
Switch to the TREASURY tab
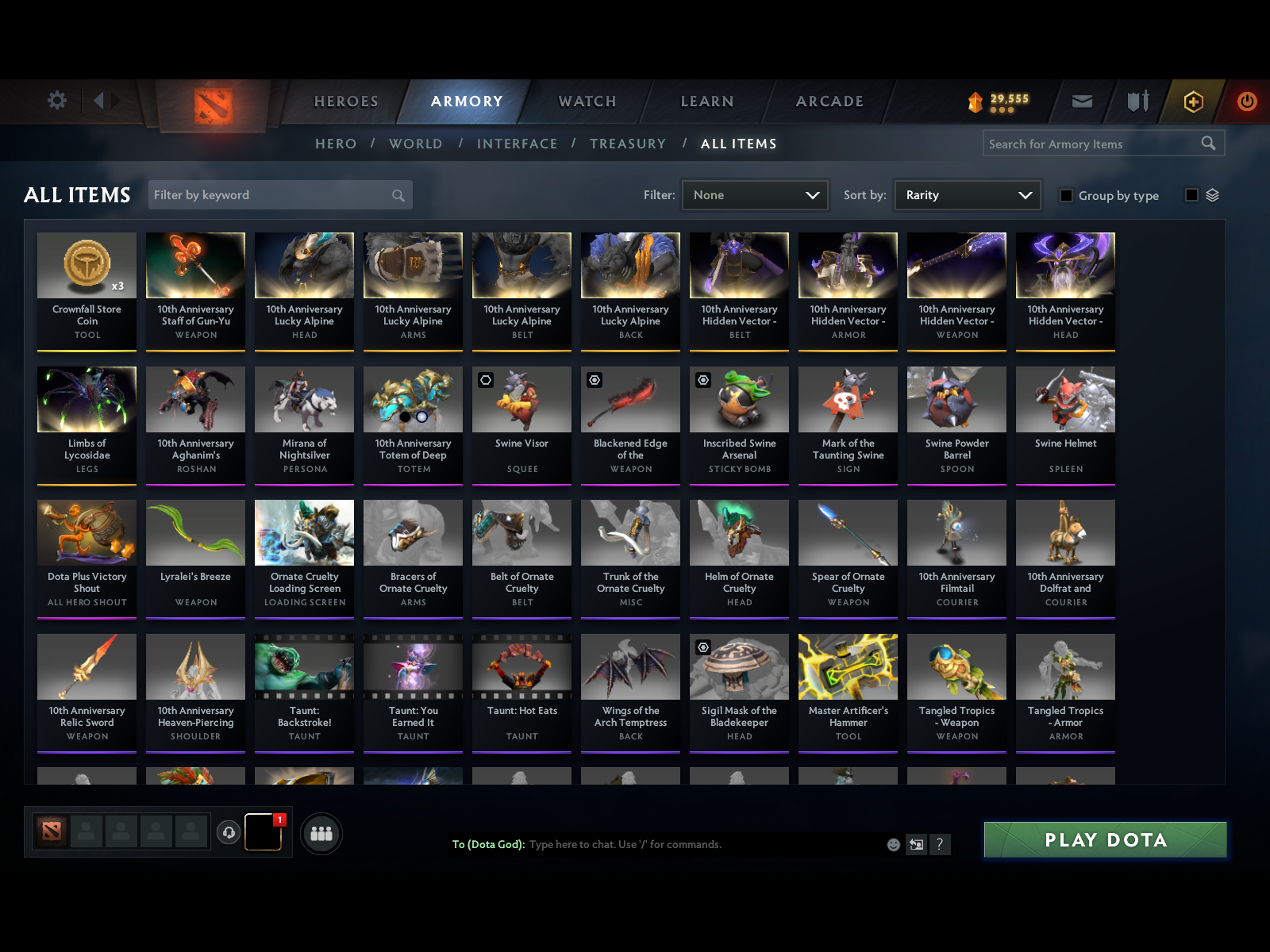[628, 144]
